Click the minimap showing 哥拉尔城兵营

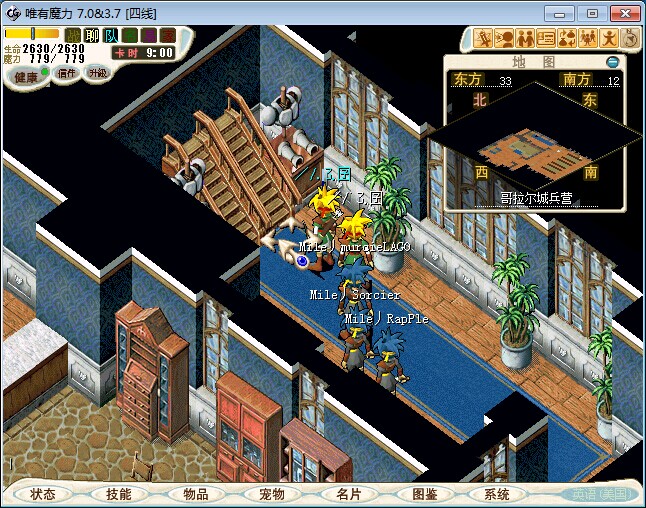pyautogui.click(x=543, y=146)
